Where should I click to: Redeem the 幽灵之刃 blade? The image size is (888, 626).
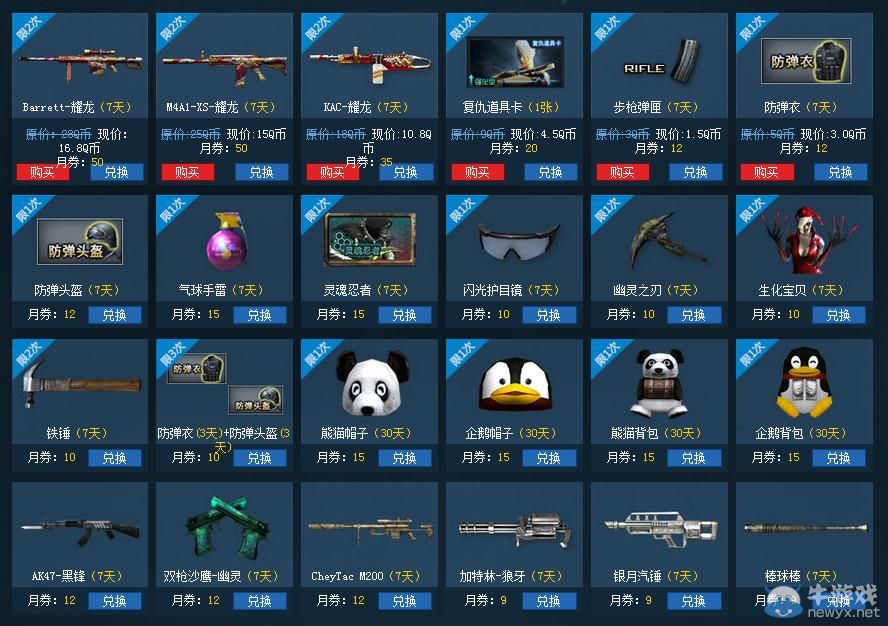[694, 315]
